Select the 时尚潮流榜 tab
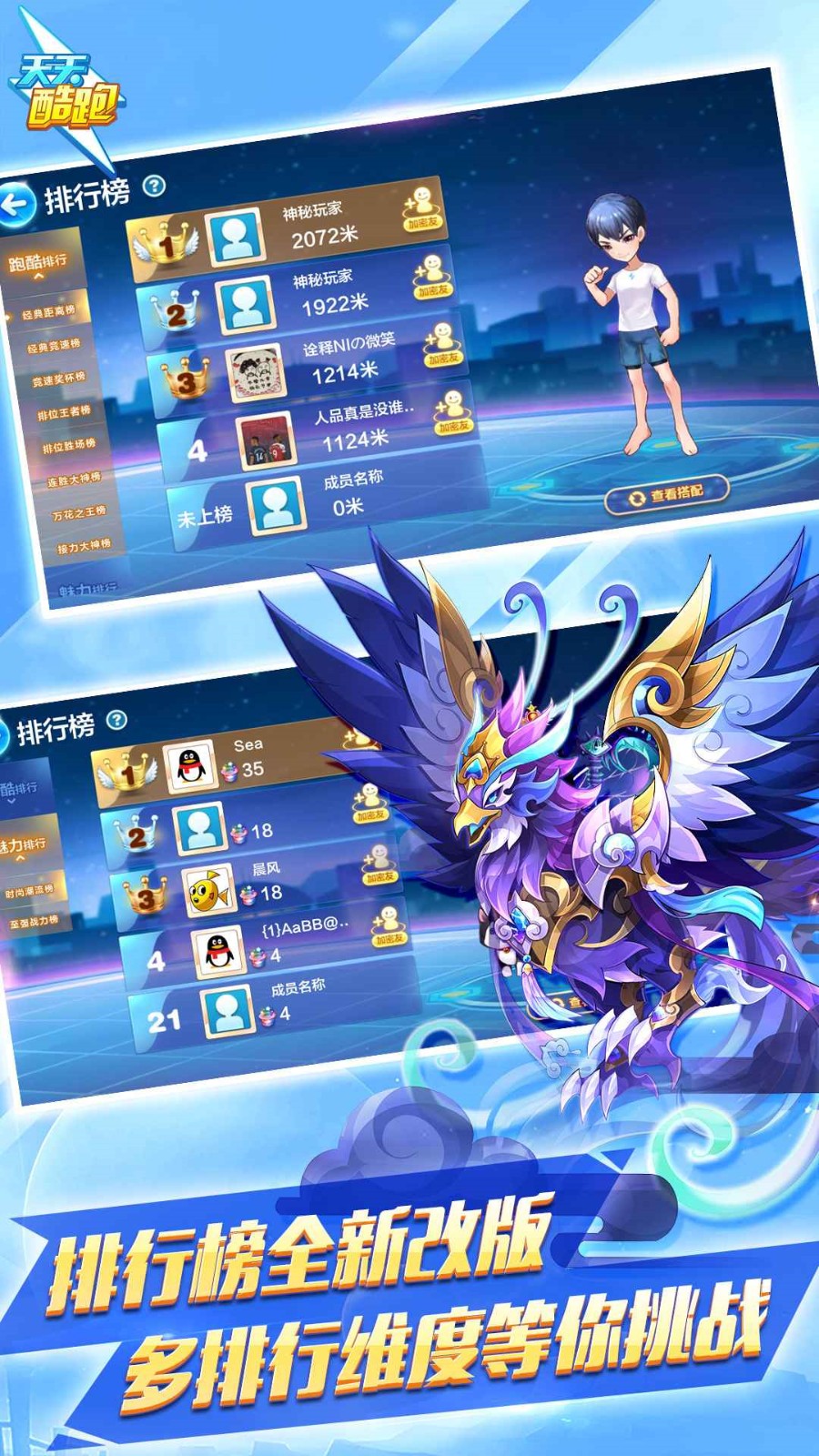Image resolution: width=819 pixels, height=1456 pixels. click(30, 890)
